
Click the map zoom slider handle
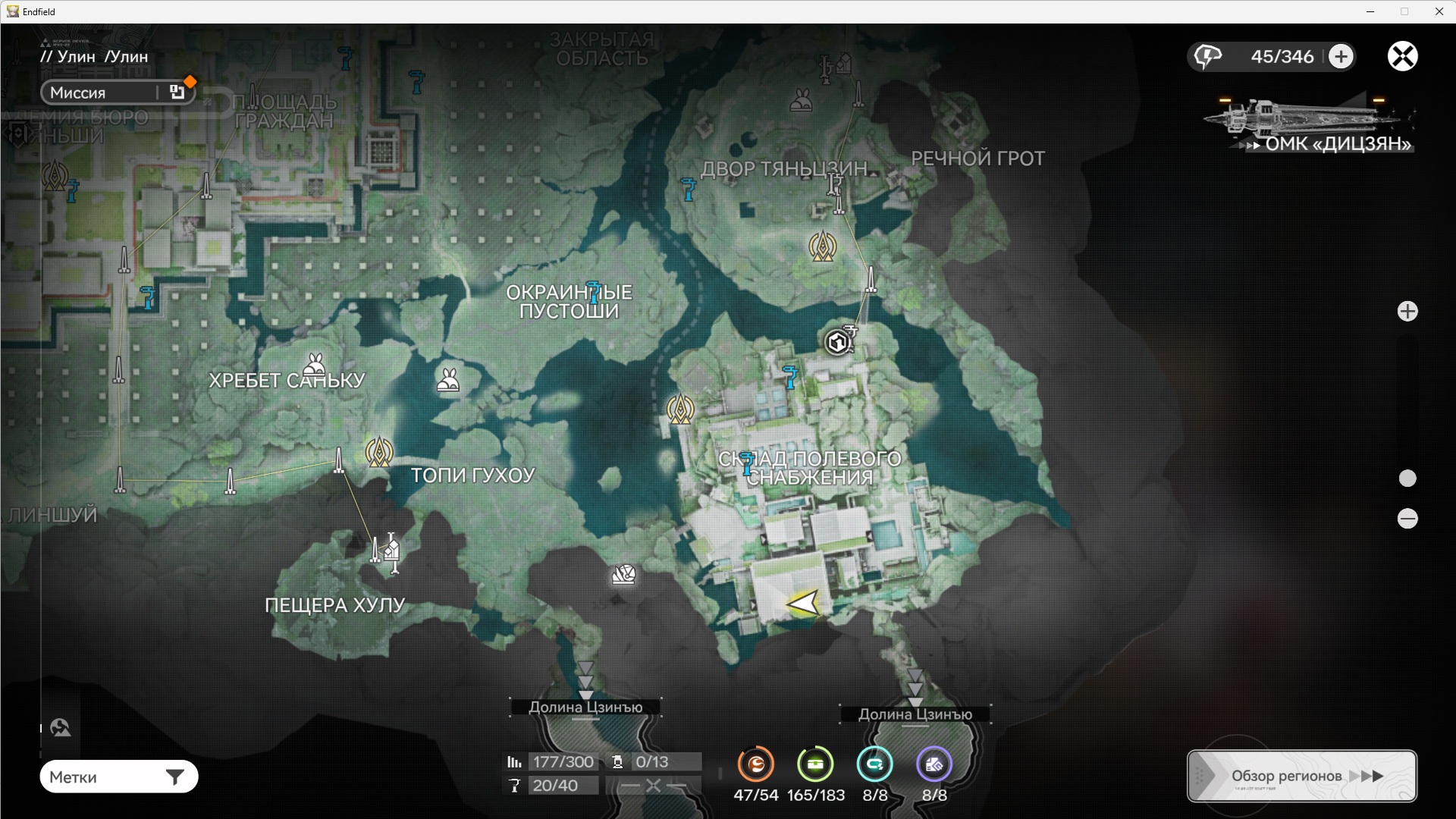pos(1407,479)
